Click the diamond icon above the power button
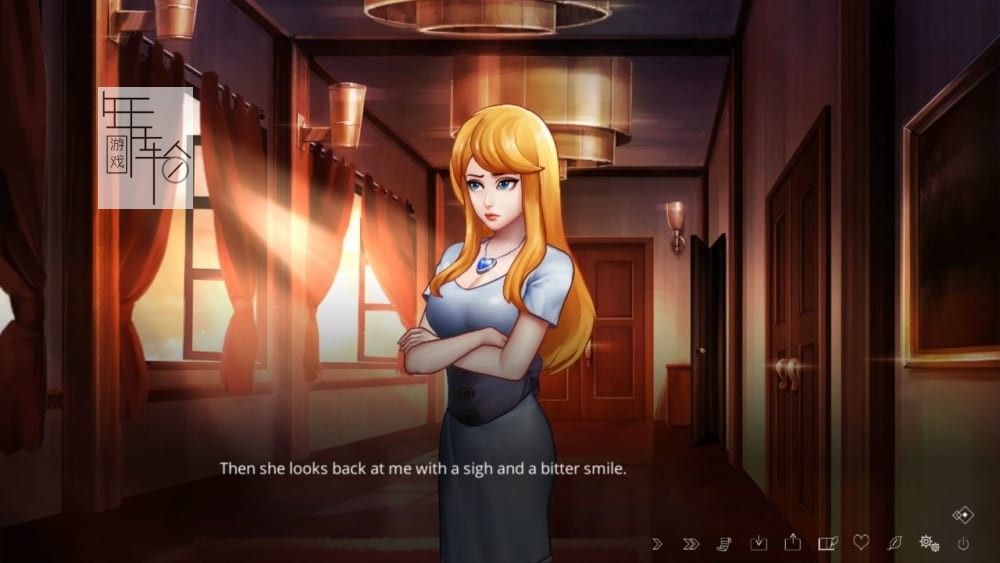Viewport: 1000px width, 563px height. [963, 515]
